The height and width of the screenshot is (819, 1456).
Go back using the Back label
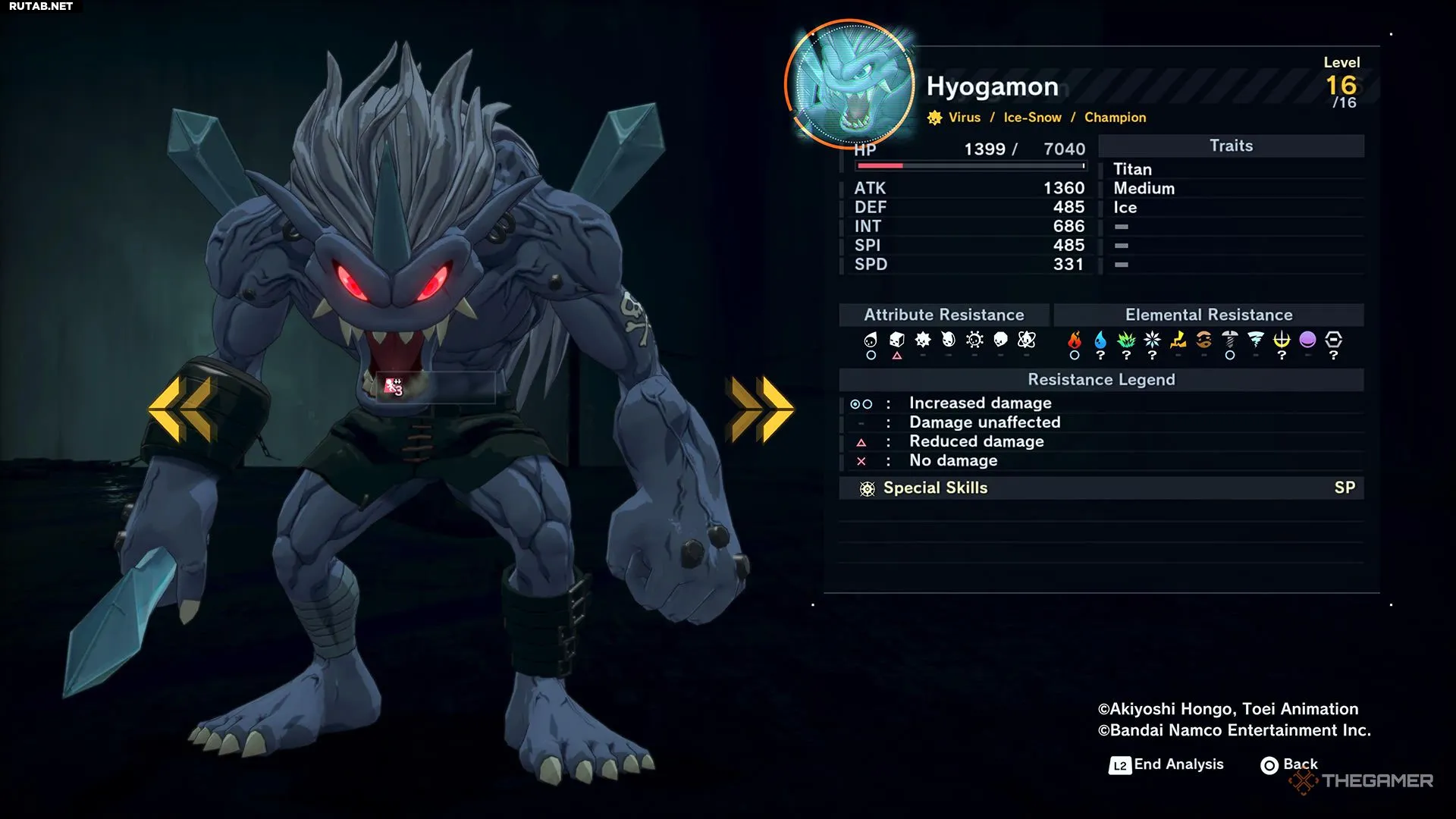(1300, 764)
